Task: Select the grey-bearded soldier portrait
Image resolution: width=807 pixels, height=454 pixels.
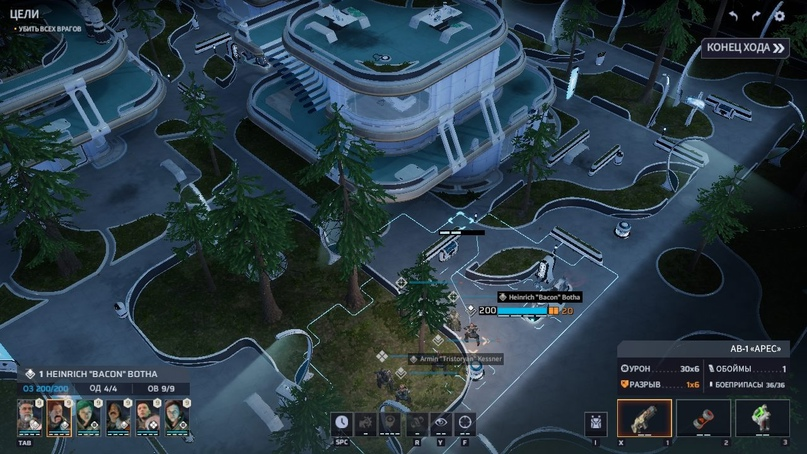Action: point(30,415)
